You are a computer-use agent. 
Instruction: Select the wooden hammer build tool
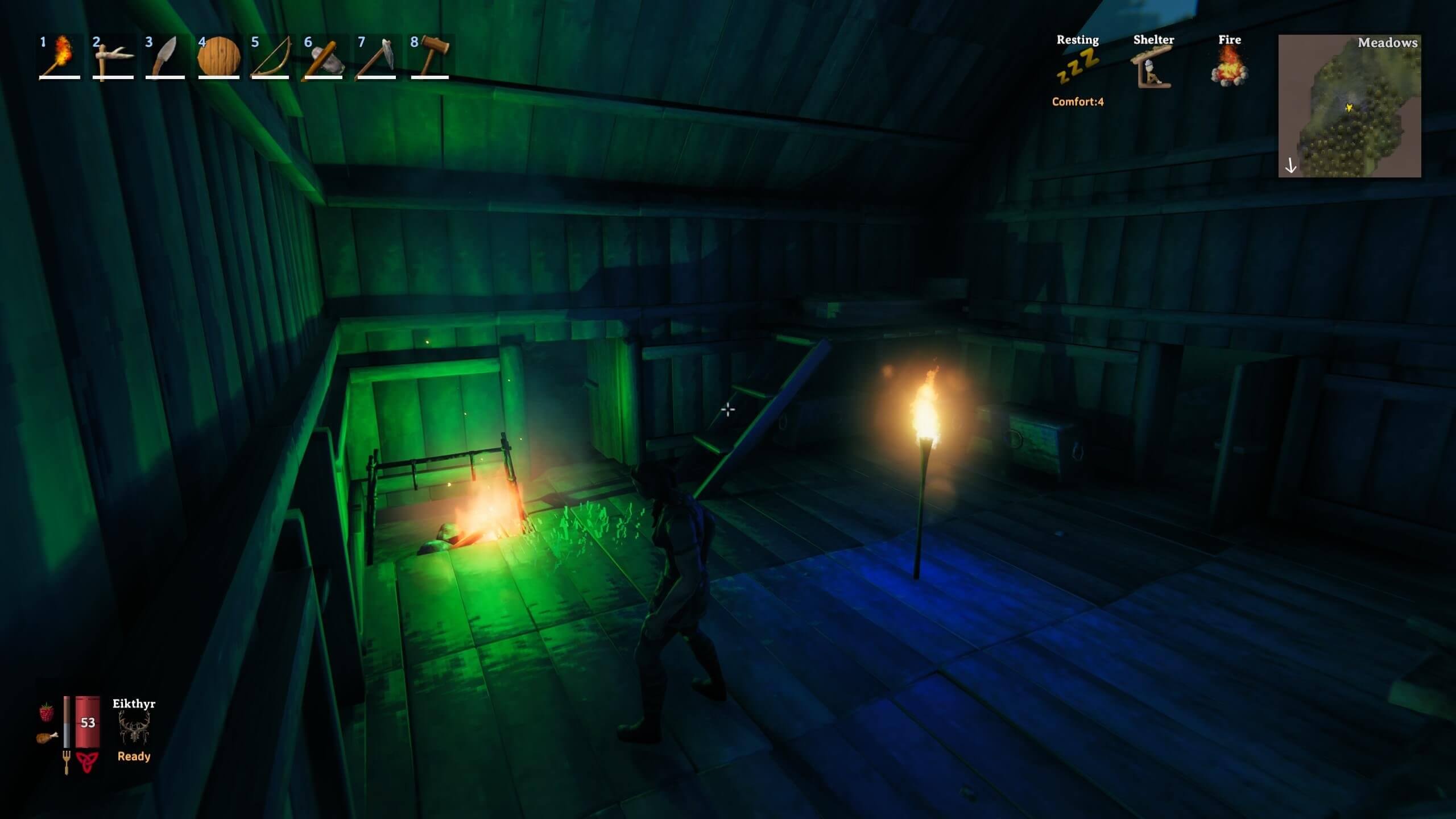[x=430, y=57]
